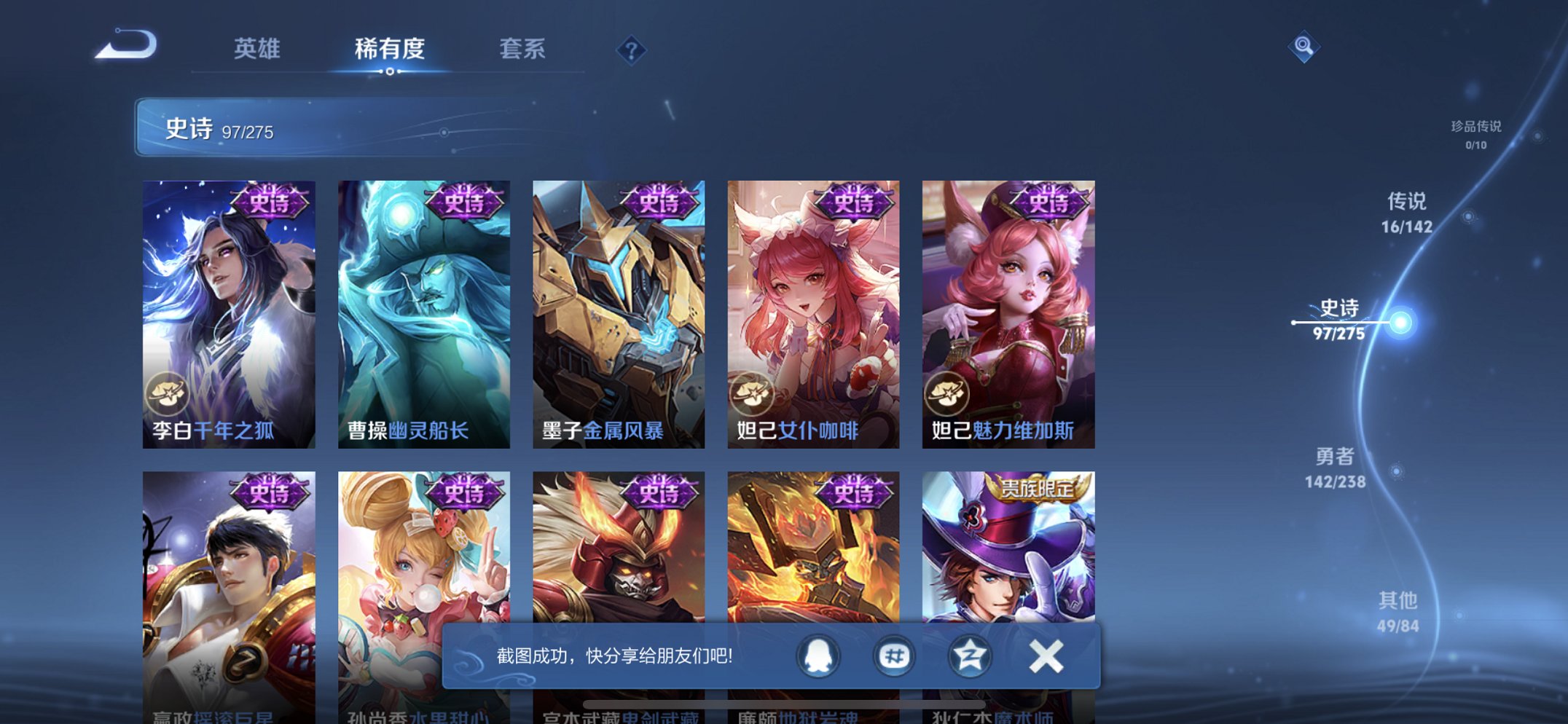Switch to the 英雄 tab
This screenshot has height=724, width=1568.
(258, 50)
